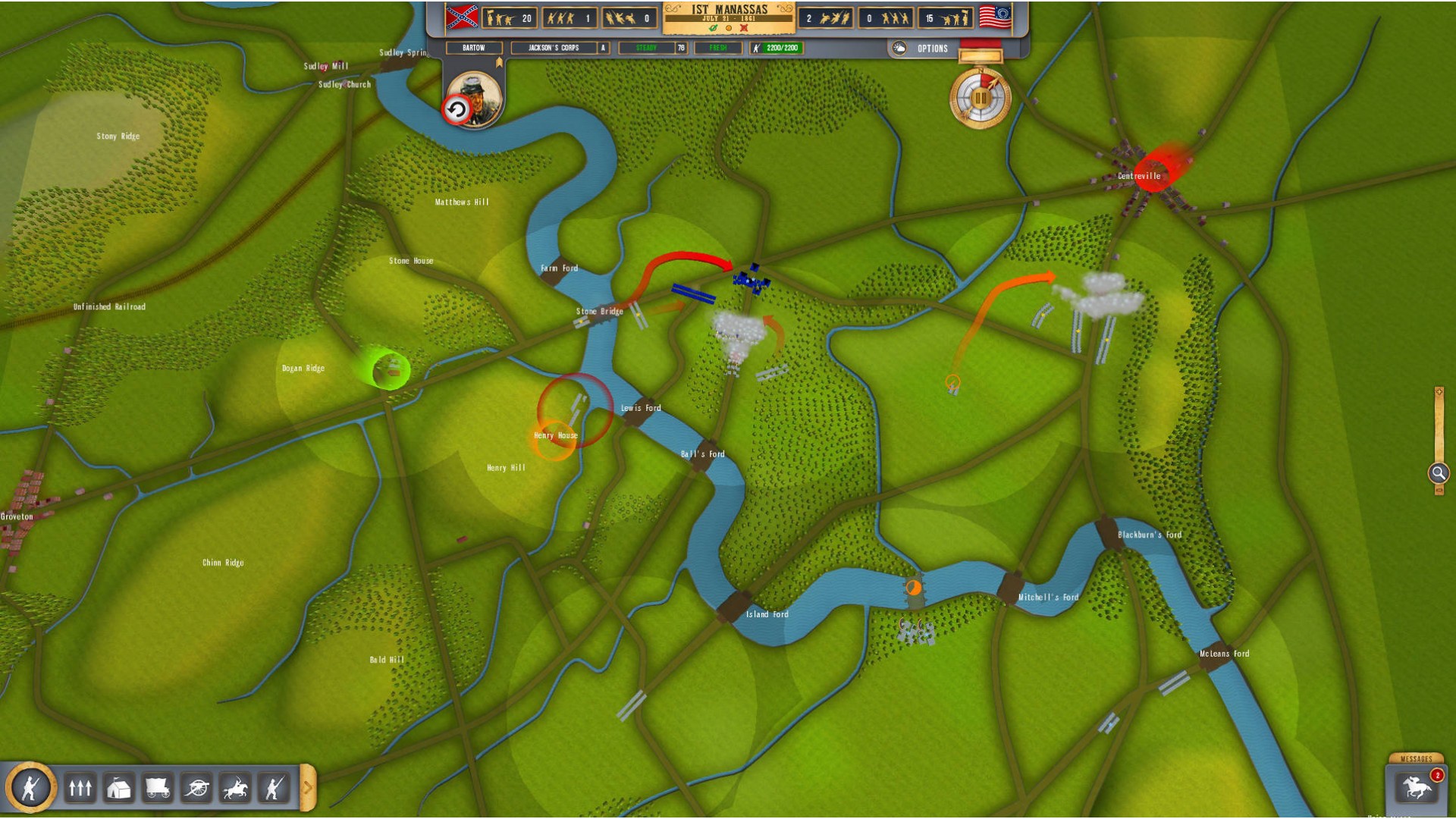The width and height of the screenshot is (1456, 819).
Task: Click the Bartow commander name box
Action: tap(474, 48)
